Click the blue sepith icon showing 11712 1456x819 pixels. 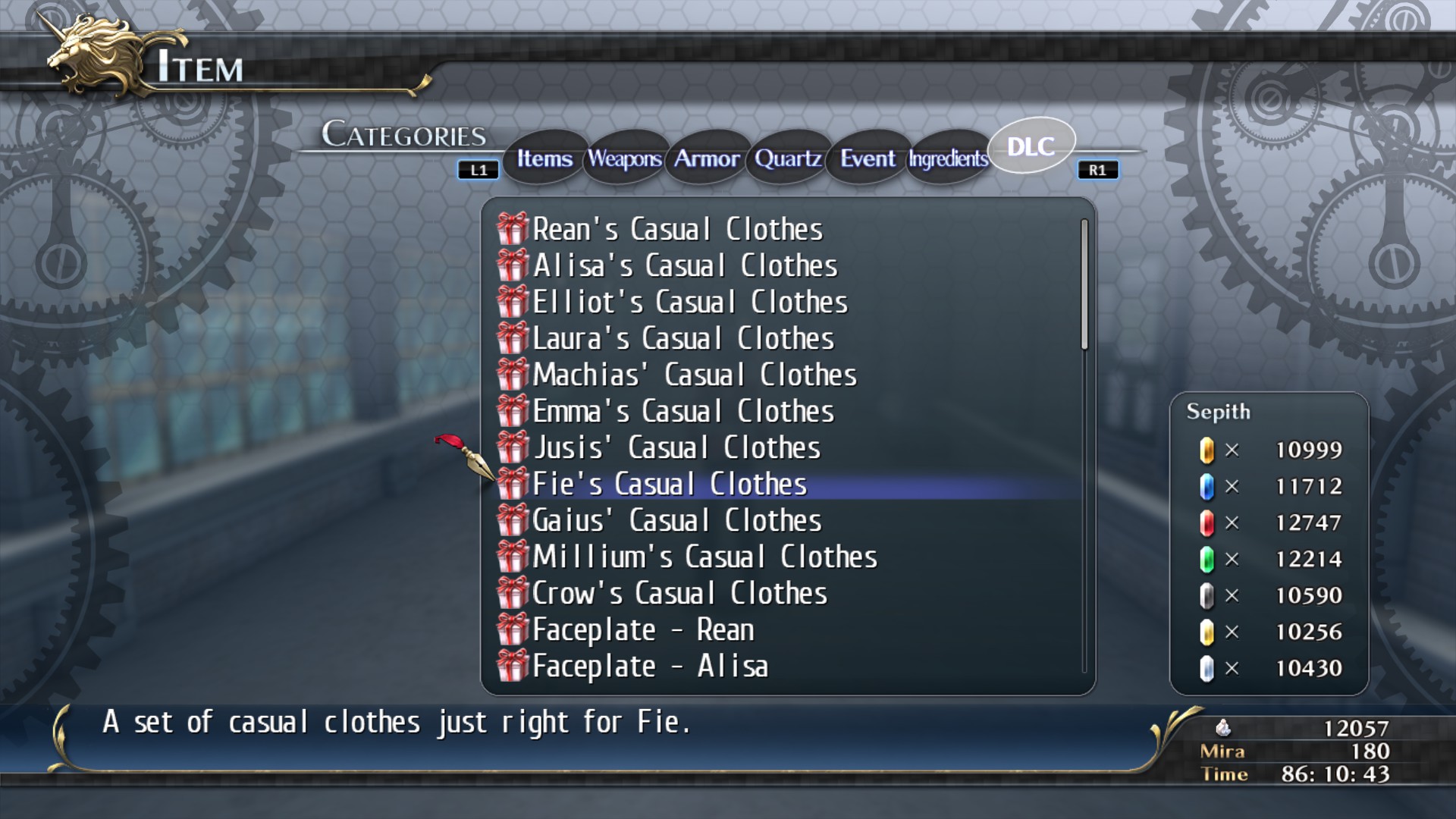(1206, 486)
